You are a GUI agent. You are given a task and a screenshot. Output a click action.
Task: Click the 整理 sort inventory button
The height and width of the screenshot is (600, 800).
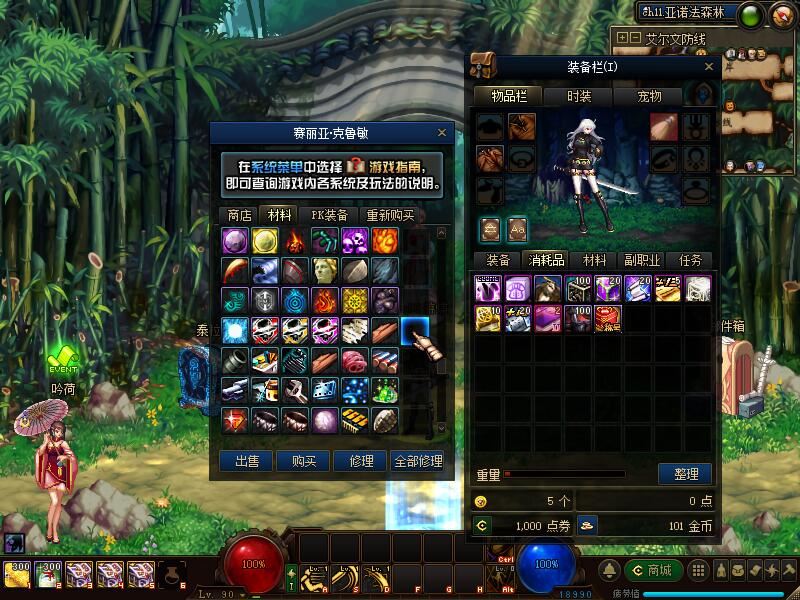click(685, 474)
